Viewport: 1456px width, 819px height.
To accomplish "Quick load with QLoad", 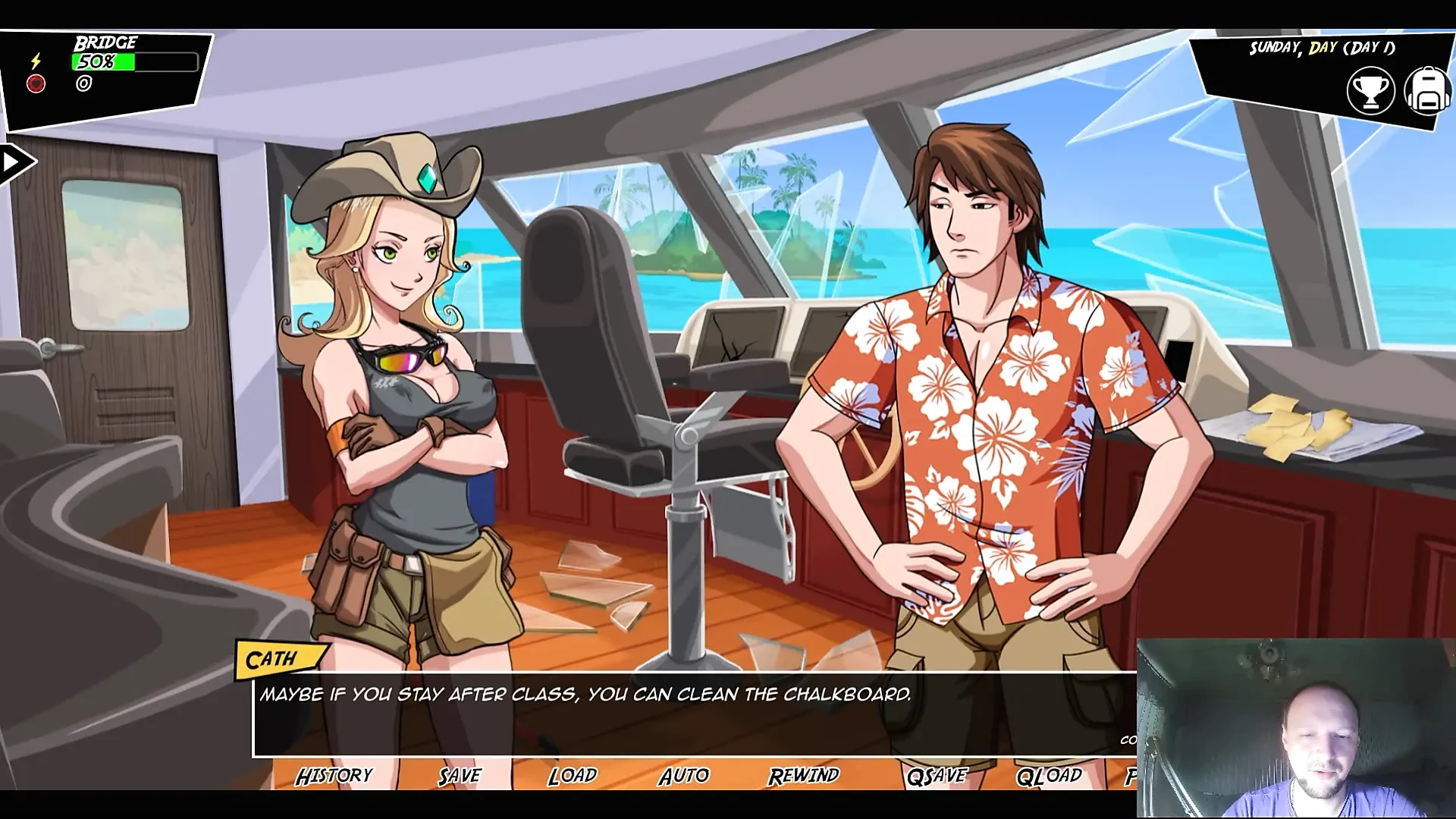I will pos(1050,776).
